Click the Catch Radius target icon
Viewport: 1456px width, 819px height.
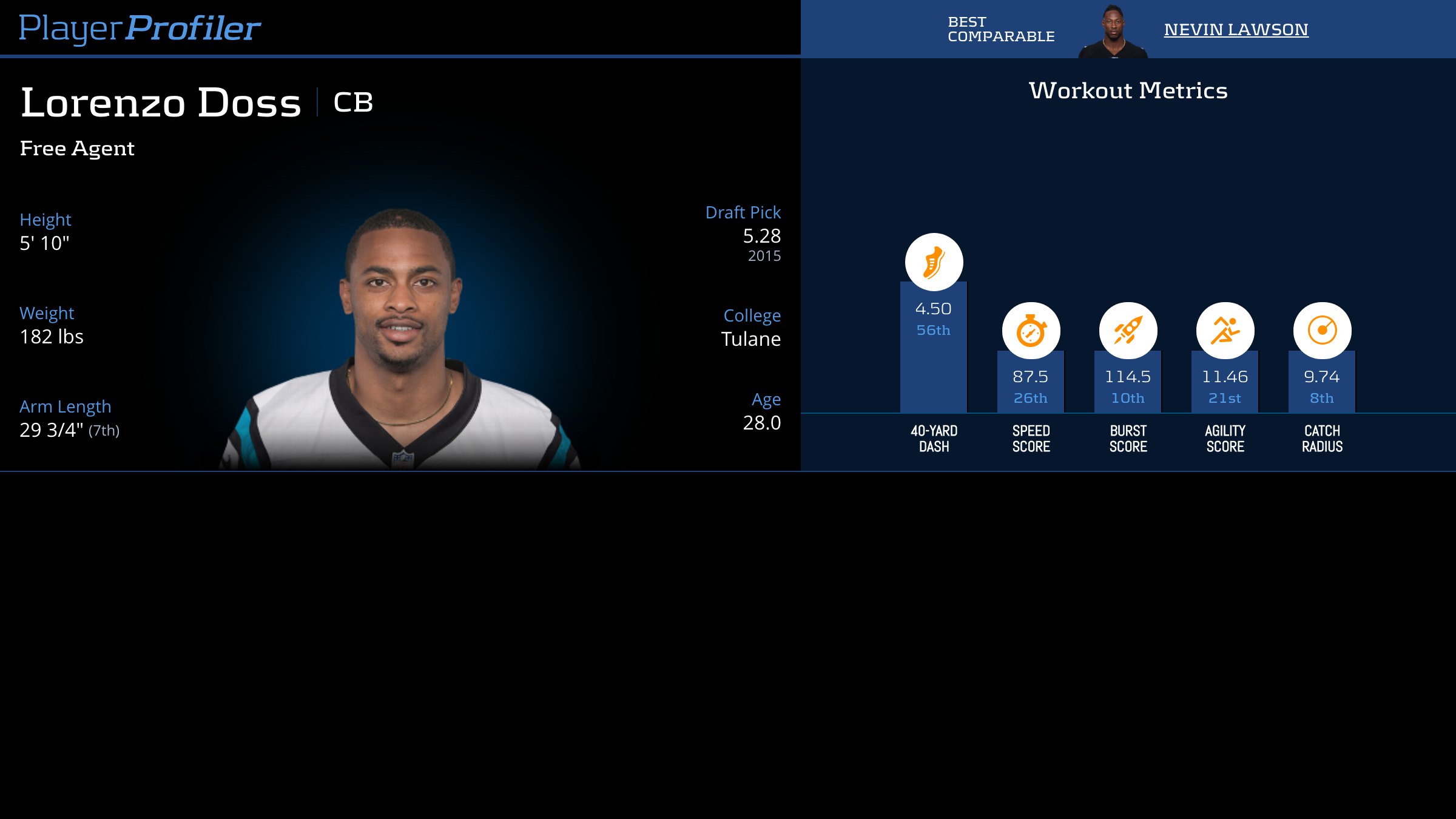pos(1322,331)
